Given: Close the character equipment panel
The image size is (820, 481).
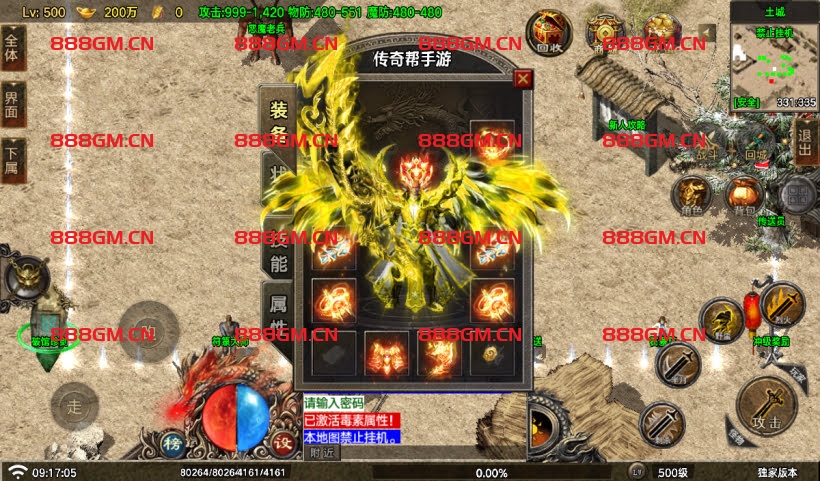Looking at the screenshot, I should point(523,79).
